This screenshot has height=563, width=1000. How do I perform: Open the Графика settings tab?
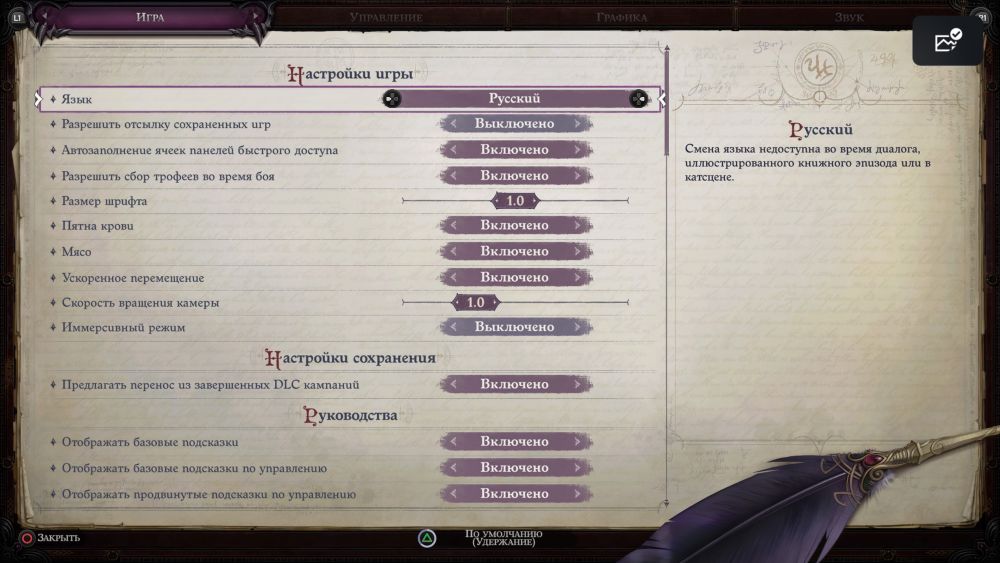[x=621, y=17]
